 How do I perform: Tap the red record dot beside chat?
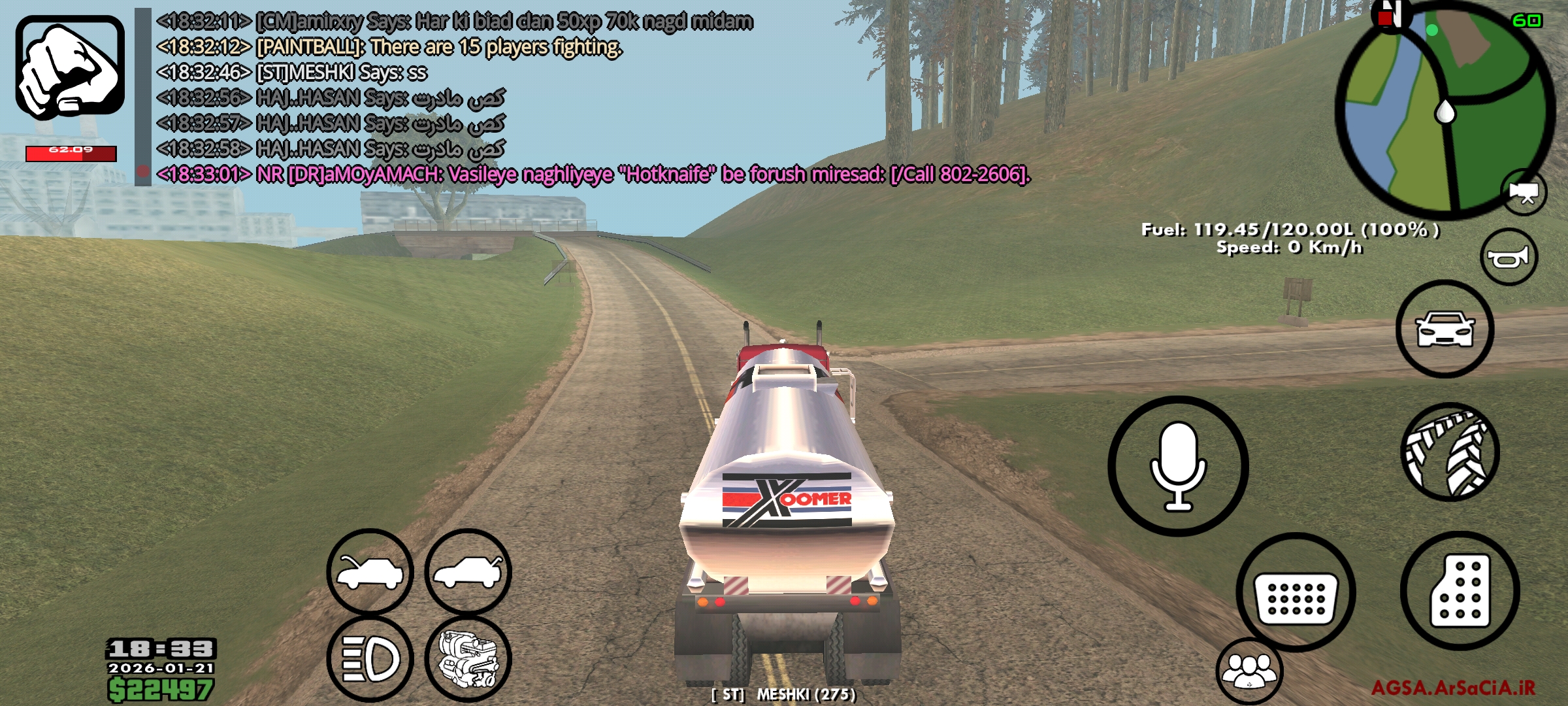(x=142, y=172)
